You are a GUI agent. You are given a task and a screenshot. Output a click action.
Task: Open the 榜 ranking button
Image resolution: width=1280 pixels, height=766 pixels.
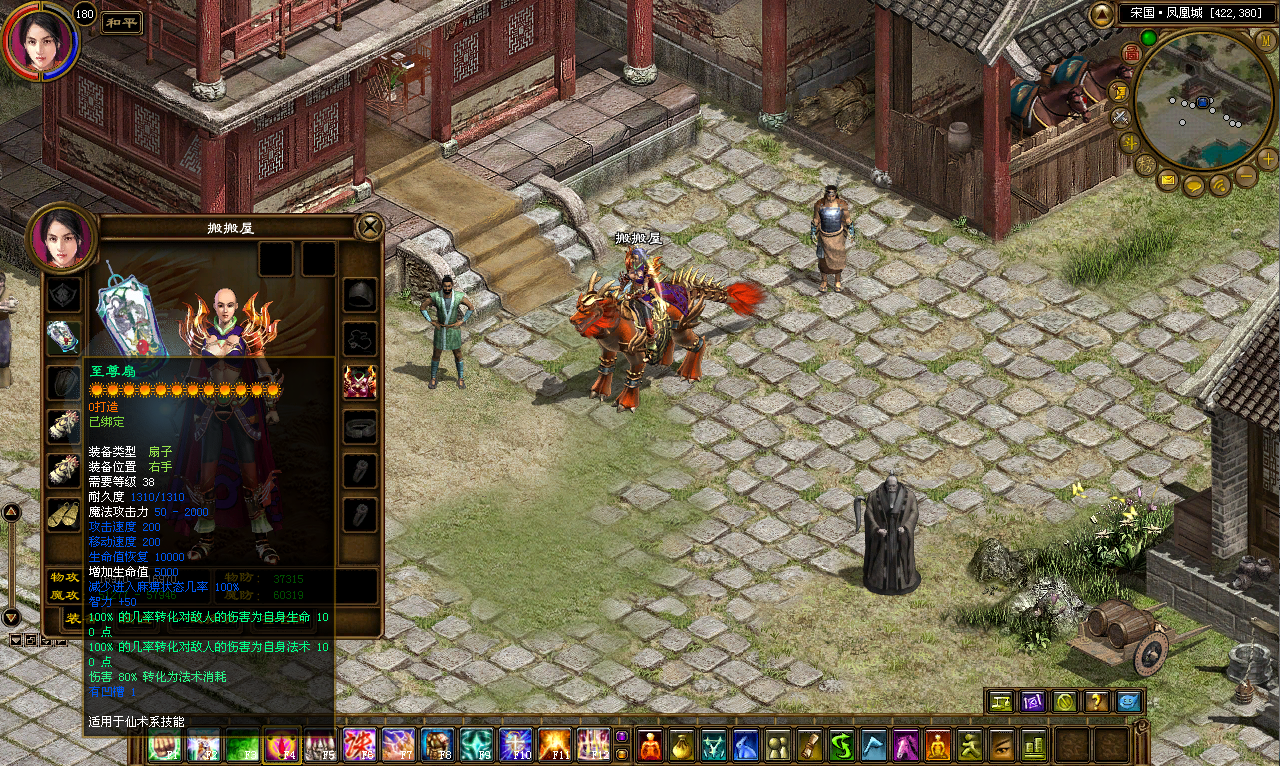[x=1146, y=165]
